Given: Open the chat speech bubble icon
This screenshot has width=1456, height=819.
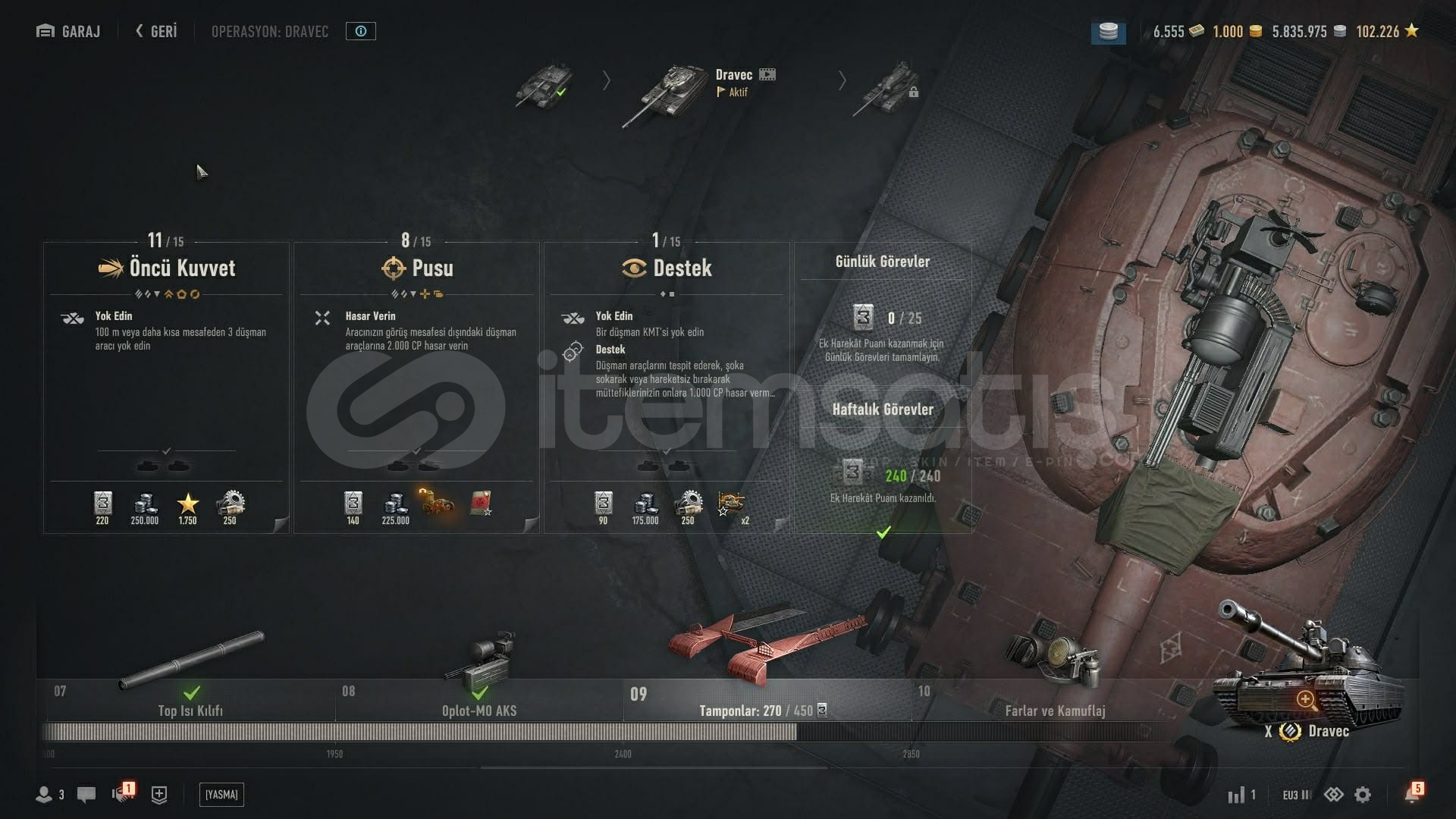Looking at the screenshot, I should tap(86, 795).
